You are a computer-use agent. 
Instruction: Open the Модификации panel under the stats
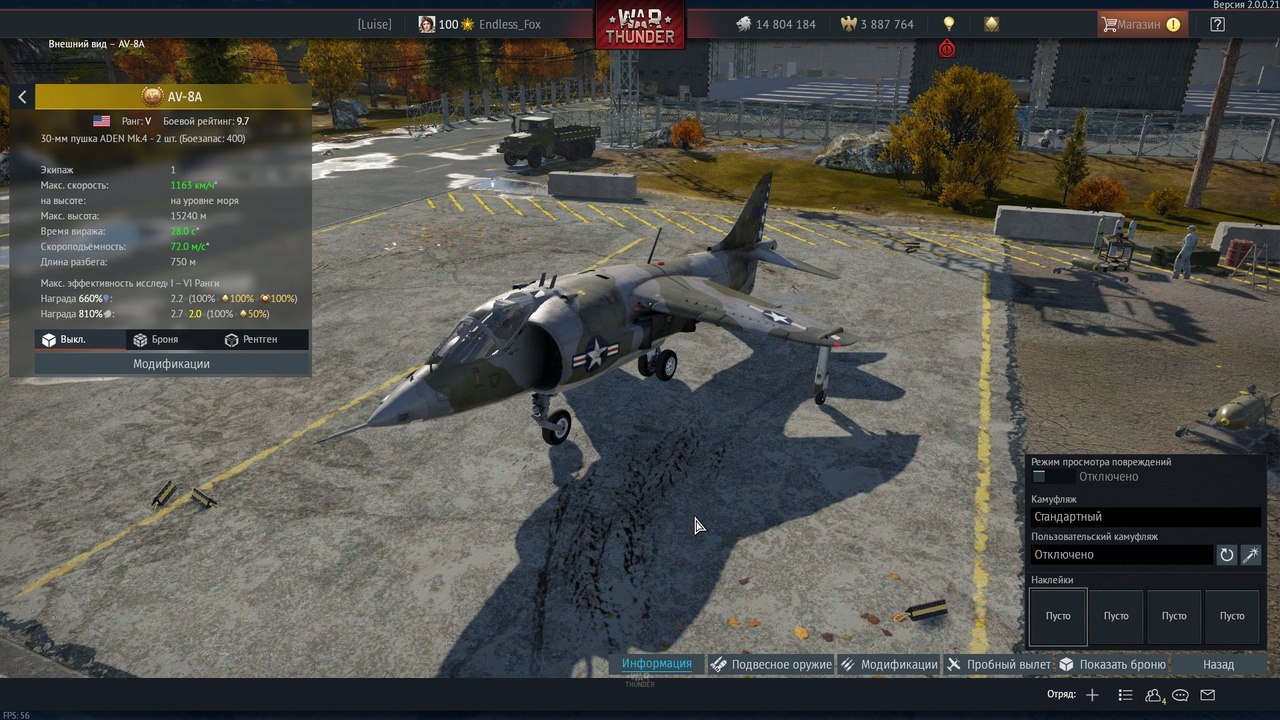[171, 364]
